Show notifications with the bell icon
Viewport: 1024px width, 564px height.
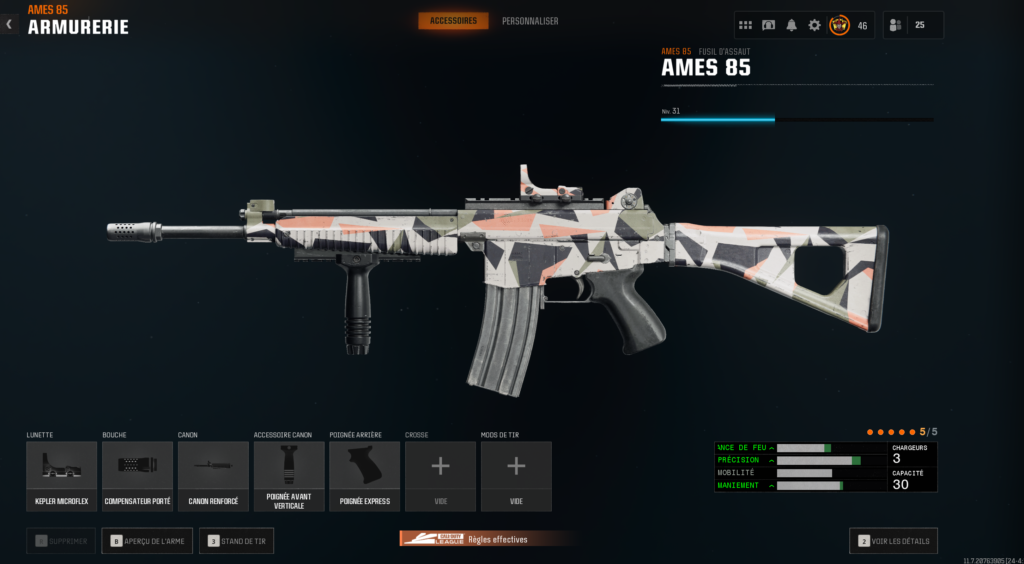tap(791, 25)
